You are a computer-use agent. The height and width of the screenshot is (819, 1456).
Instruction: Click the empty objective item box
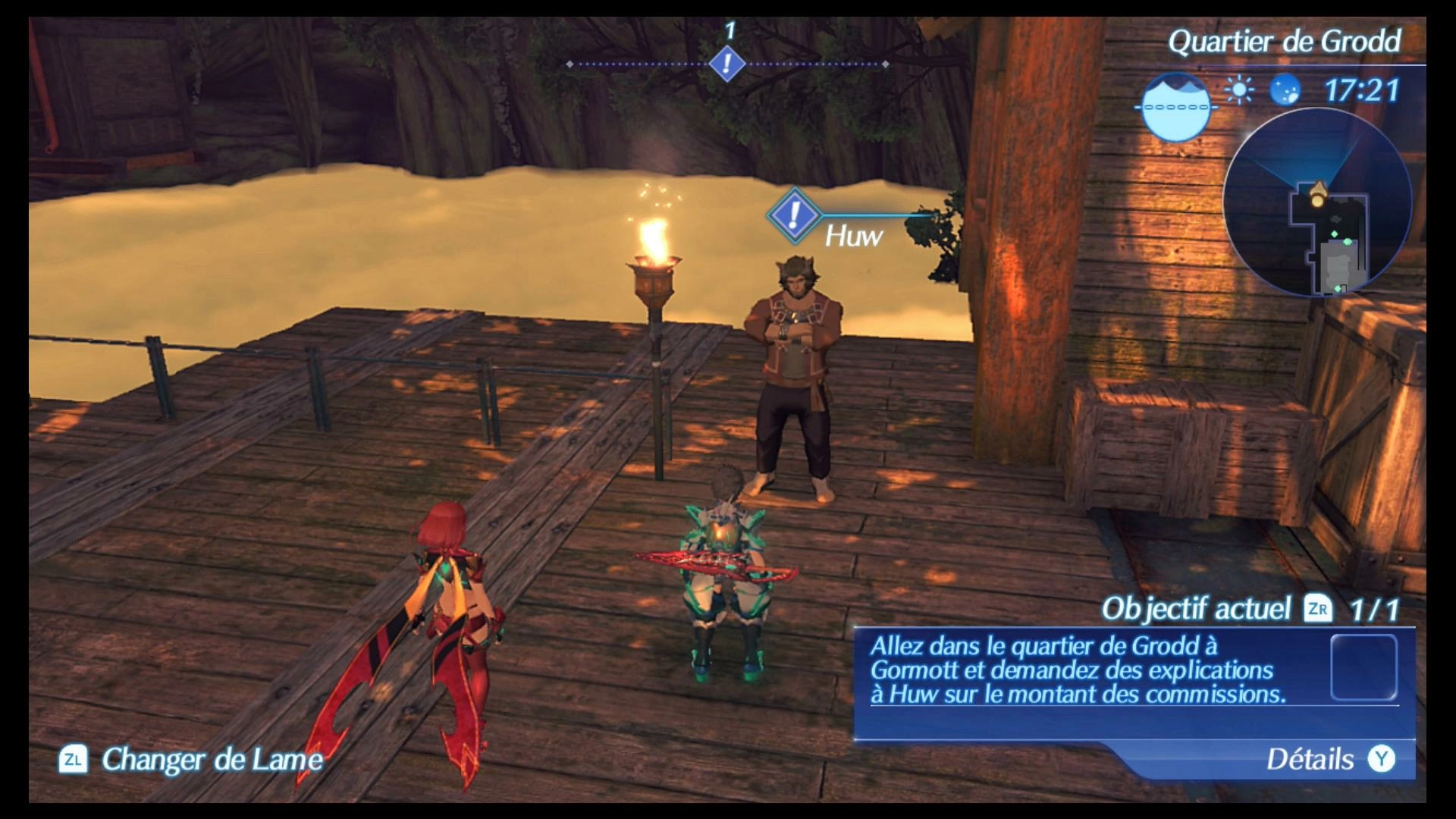pos(1363,667)
